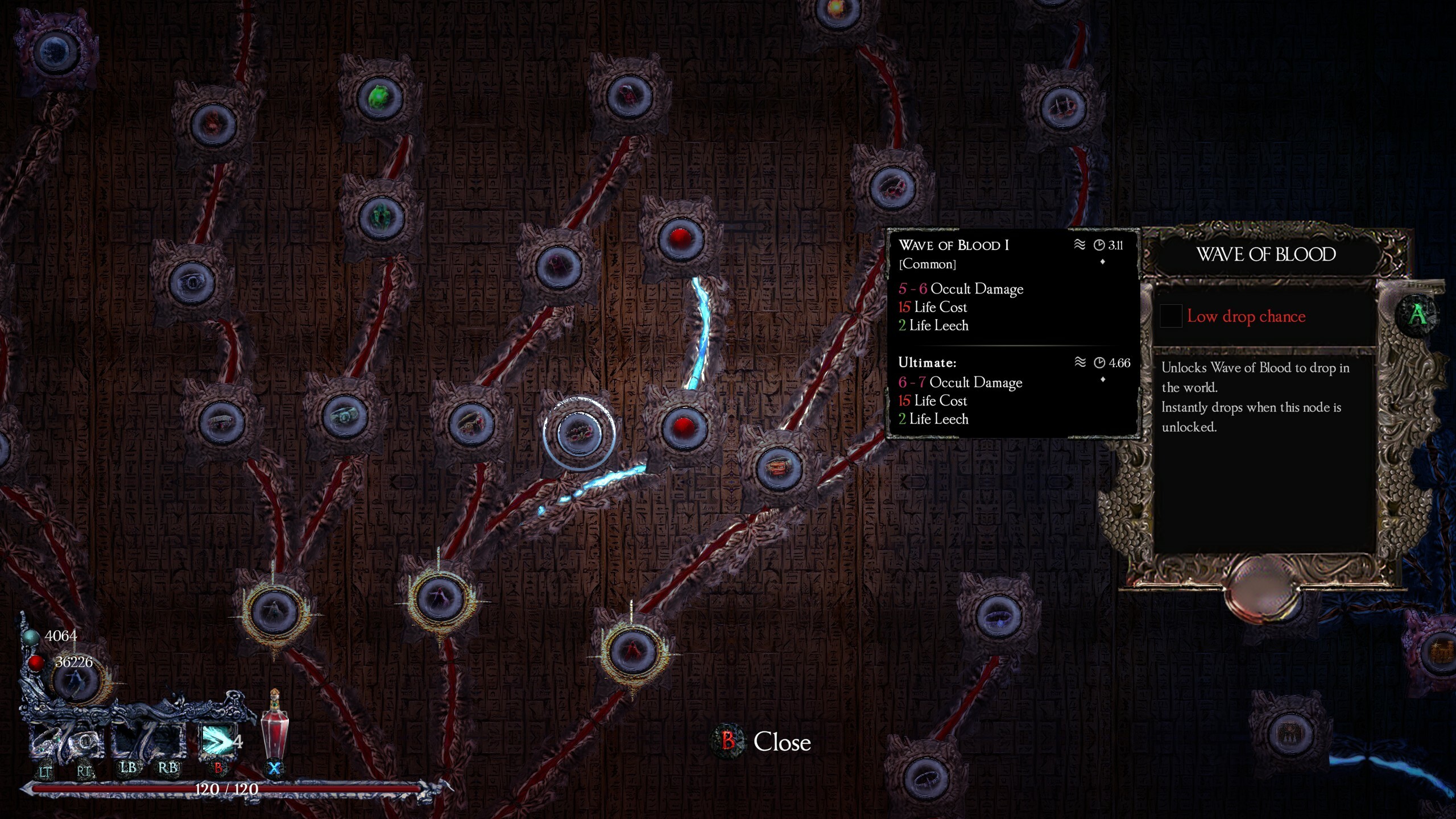Select the eye symbol skill node
This screenshot has height=819, width=1456.
[x=192, y=282]
